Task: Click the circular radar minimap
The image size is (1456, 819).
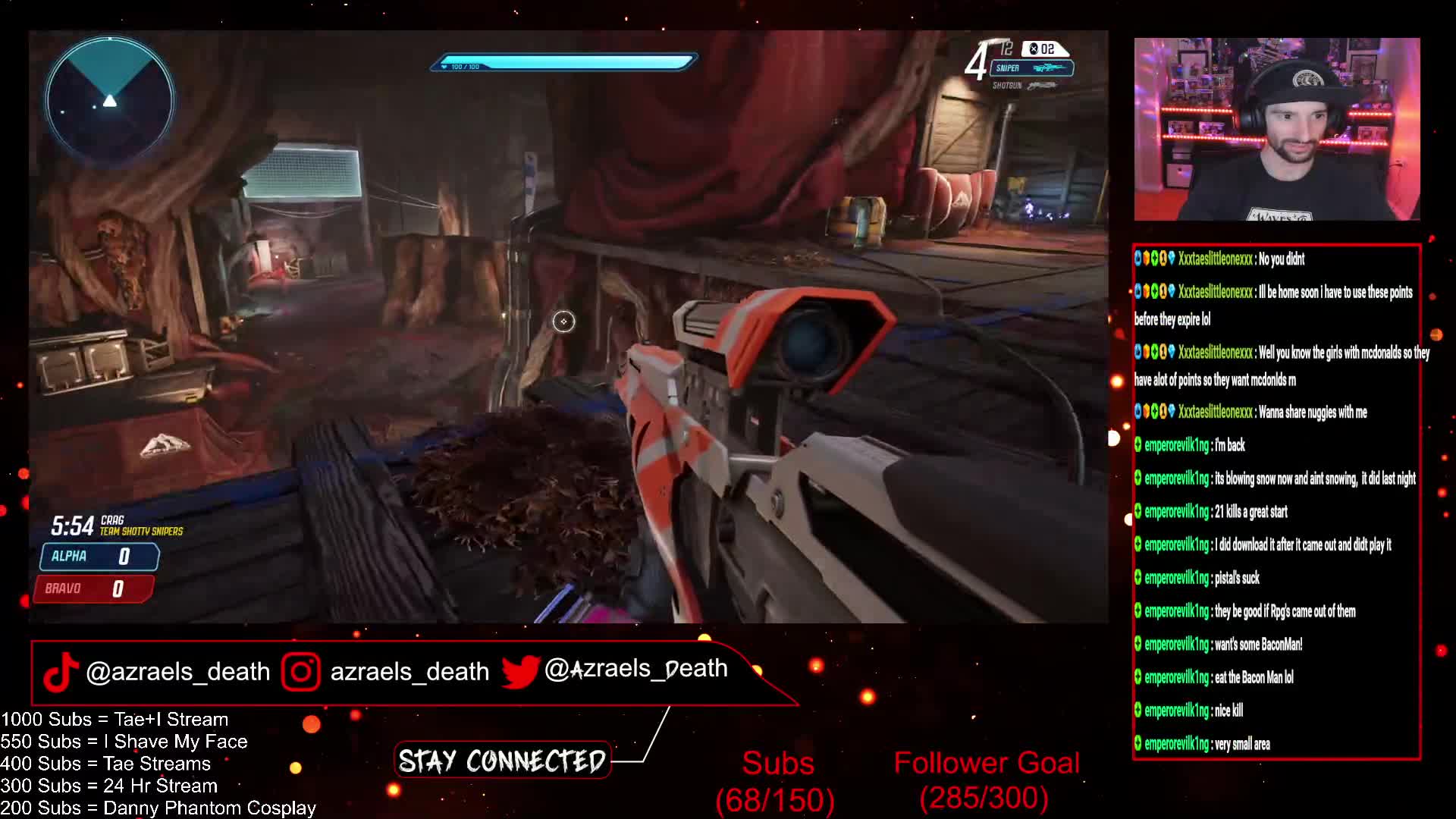Action: click(x=110, y=99)
